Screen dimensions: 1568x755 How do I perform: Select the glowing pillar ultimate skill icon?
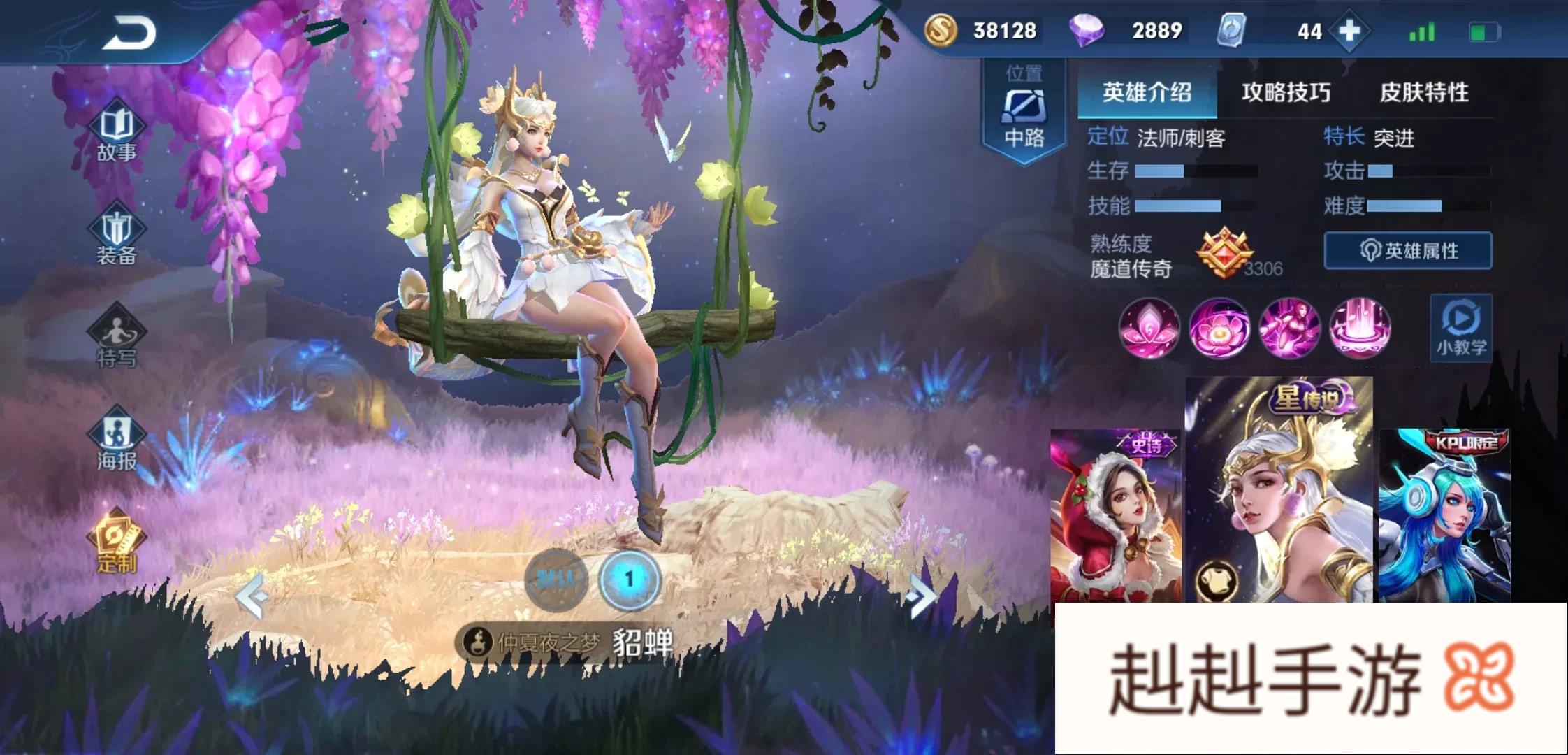pyautogui.click(x=1359, y=328)
